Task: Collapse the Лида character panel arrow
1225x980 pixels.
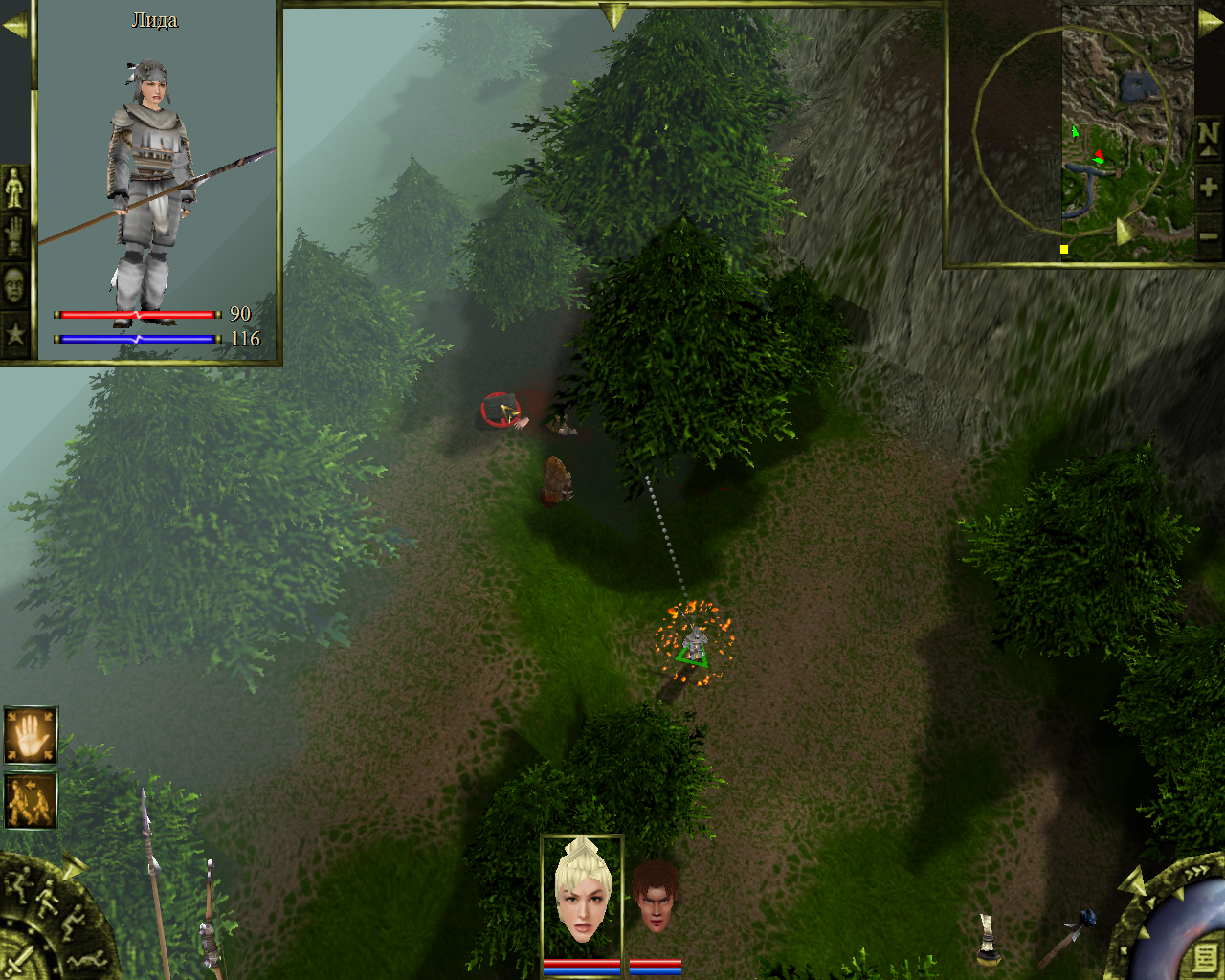Action: 14,26
